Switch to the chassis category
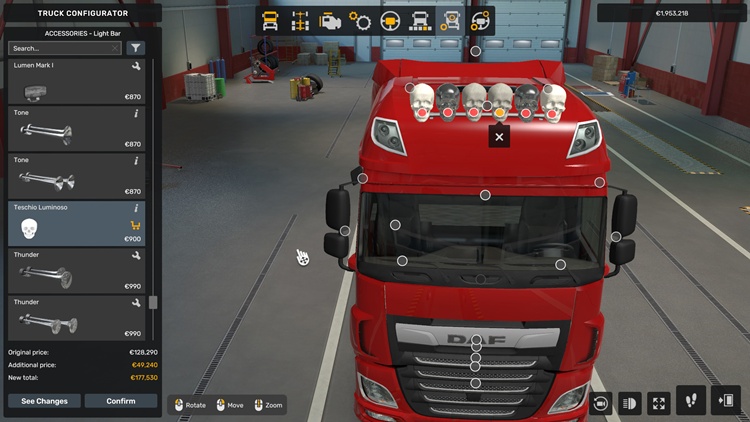750x422 pixels. [x=299, y=21]
